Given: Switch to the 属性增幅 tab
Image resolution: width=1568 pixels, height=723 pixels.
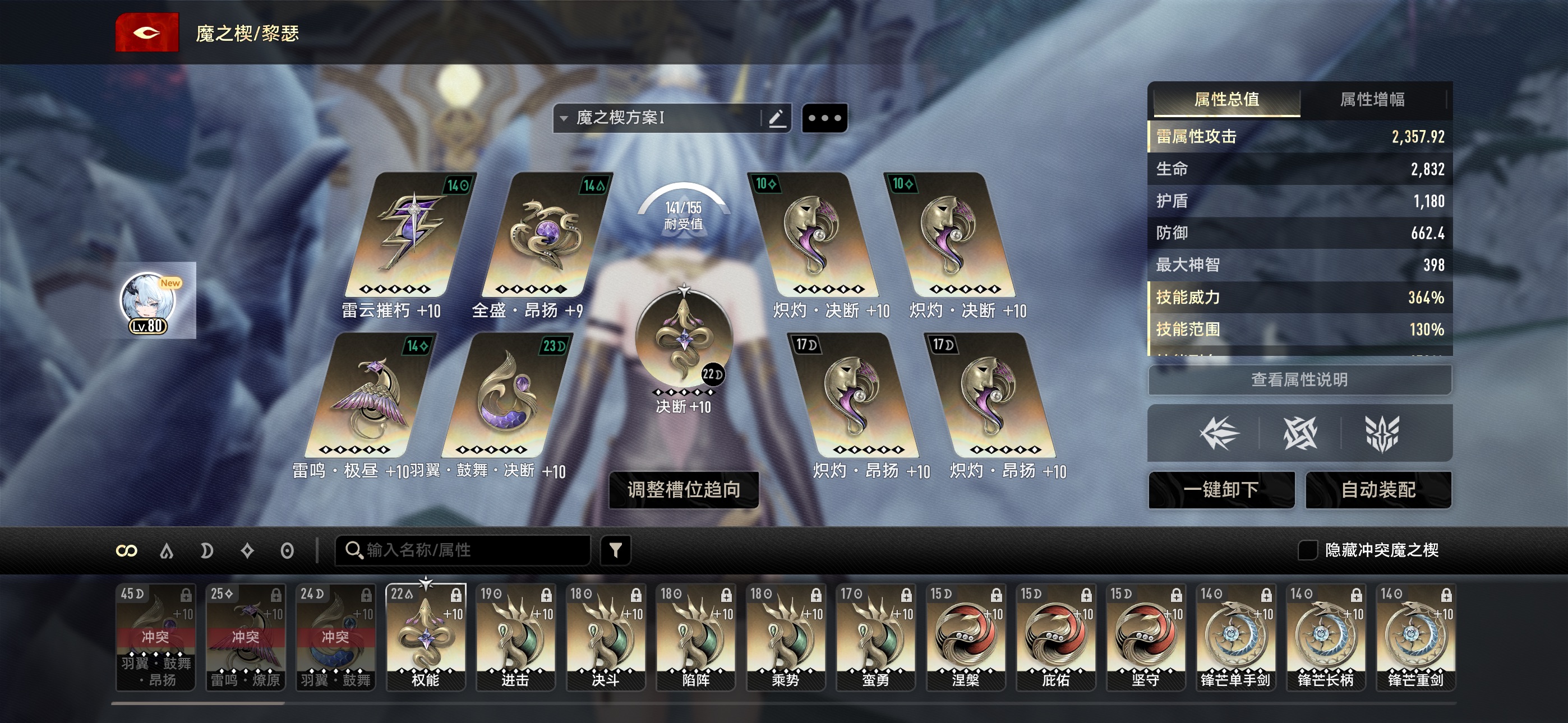Looking at the screenshot, I should click(1372, 99).
